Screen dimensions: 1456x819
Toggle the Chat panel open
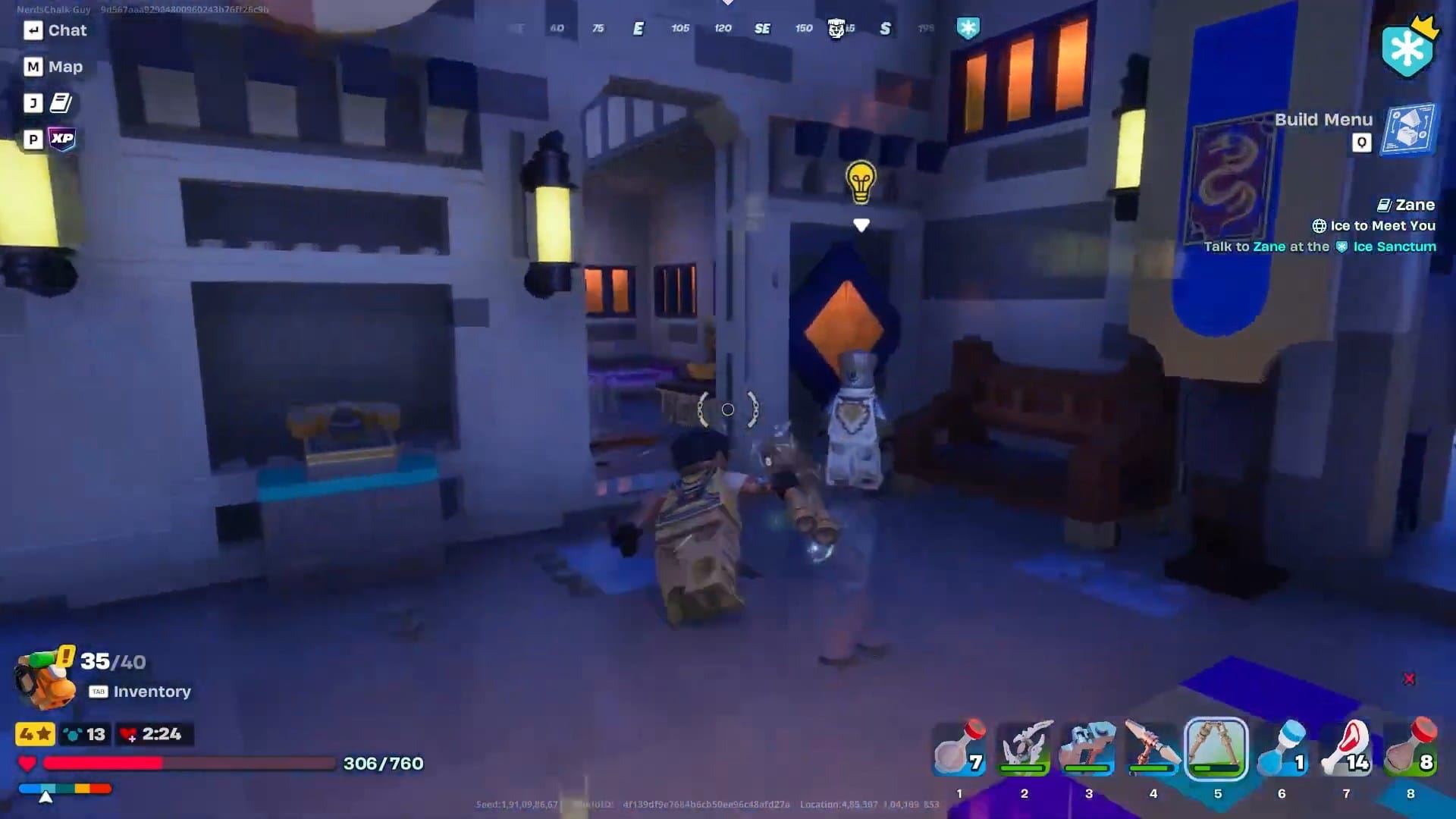(x=55, y=30)
